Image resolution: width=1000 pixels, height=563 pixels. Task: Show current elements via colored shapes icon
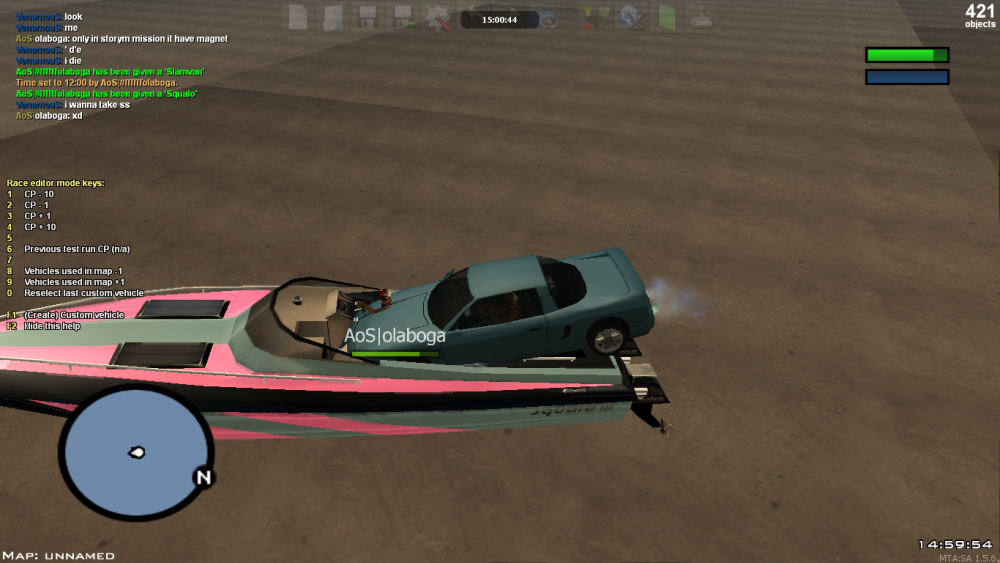coord(596,16)
